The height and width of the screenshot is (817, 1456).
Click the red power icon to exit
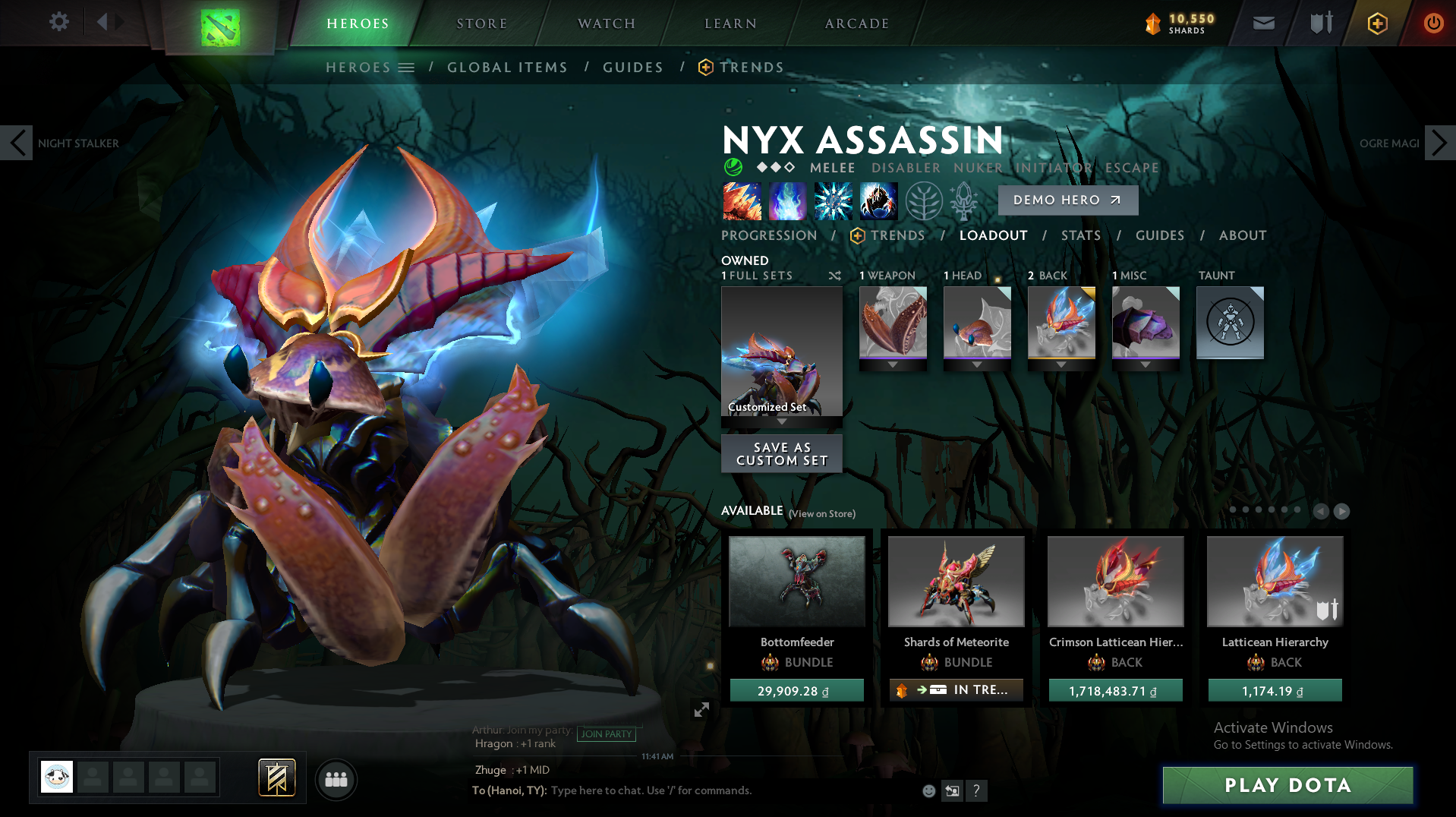[1433, 22]
